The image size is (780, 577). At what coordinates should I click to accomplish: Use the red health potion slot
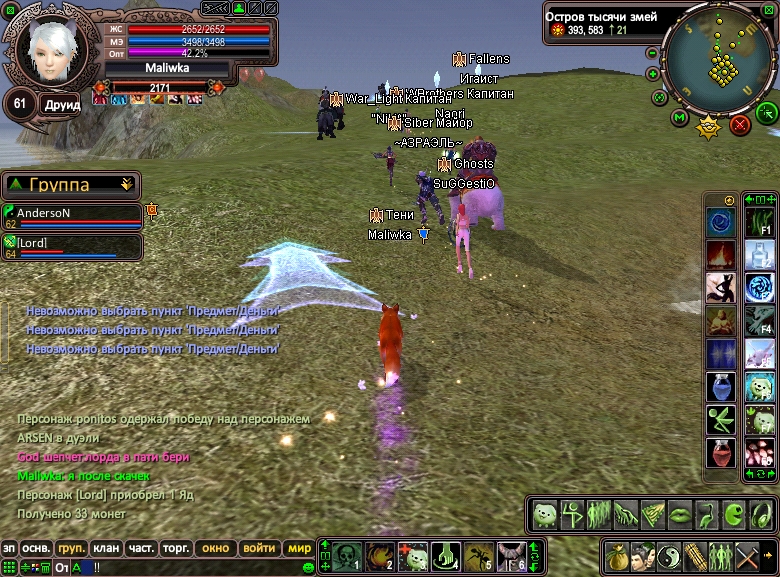(721, 453)
